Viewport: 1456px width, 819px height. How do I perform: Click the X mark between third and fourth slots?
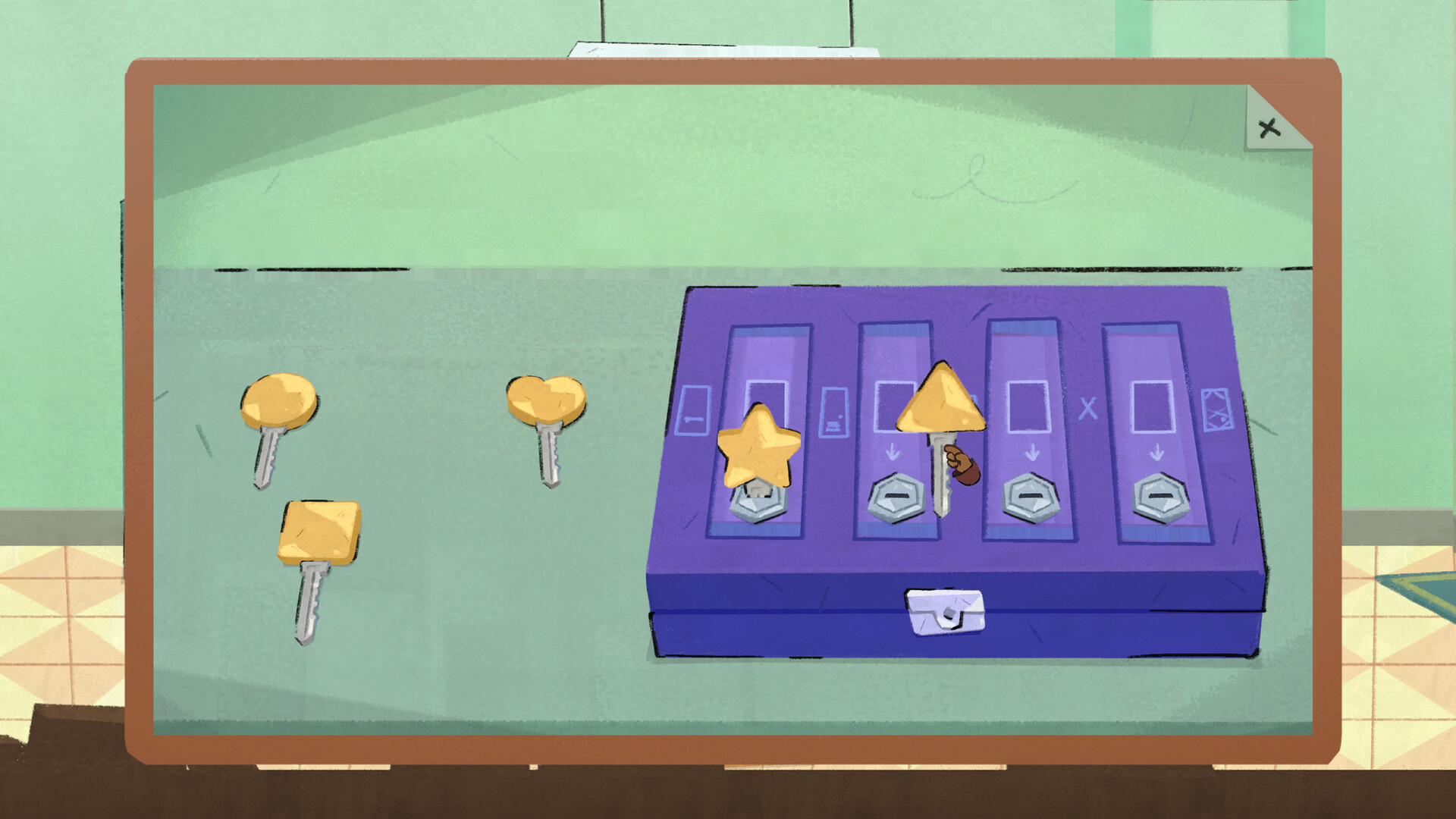point(1087,409)
